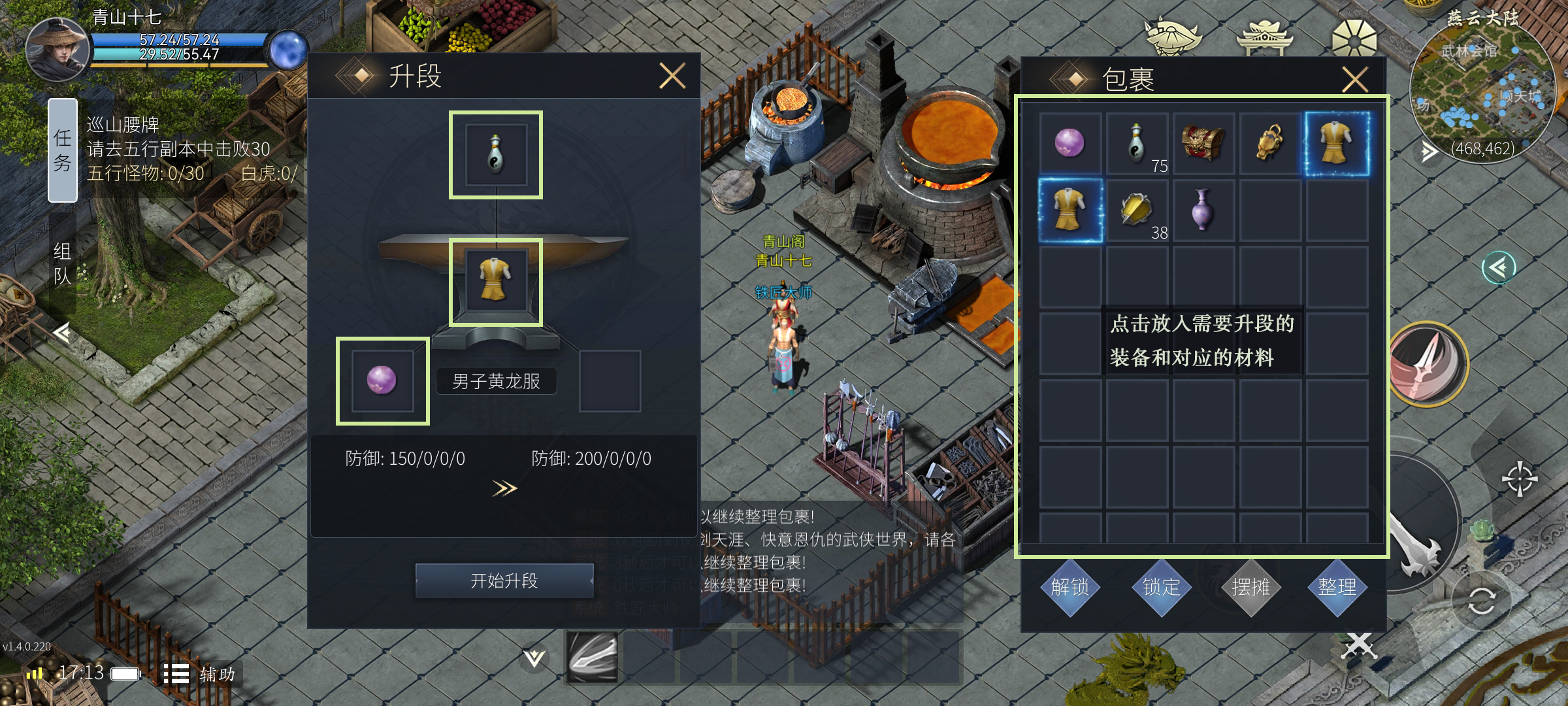Screen dimensions: 1568x706
Task: Remove the yellow robe from the anvil slot
Action: [495, 282]
